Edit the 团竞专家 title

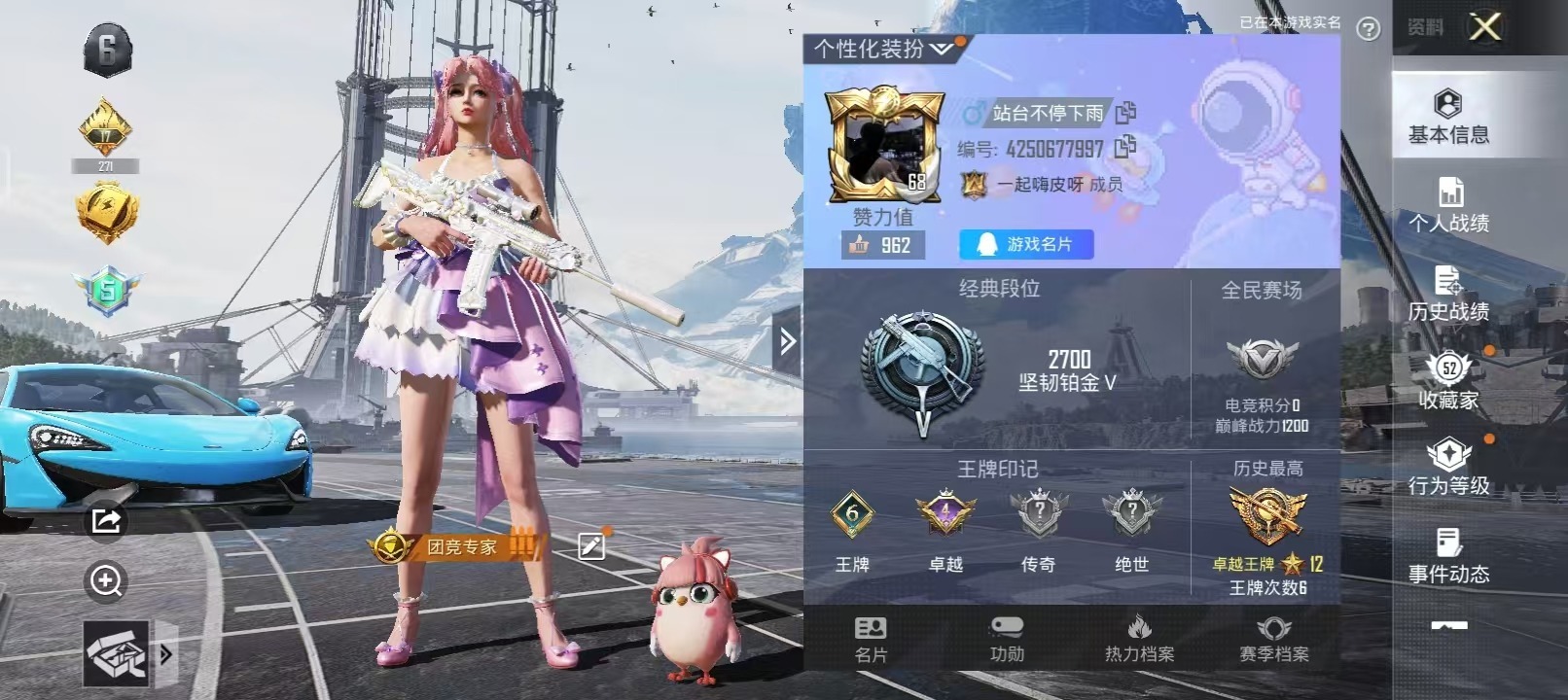tap(590, 546)
